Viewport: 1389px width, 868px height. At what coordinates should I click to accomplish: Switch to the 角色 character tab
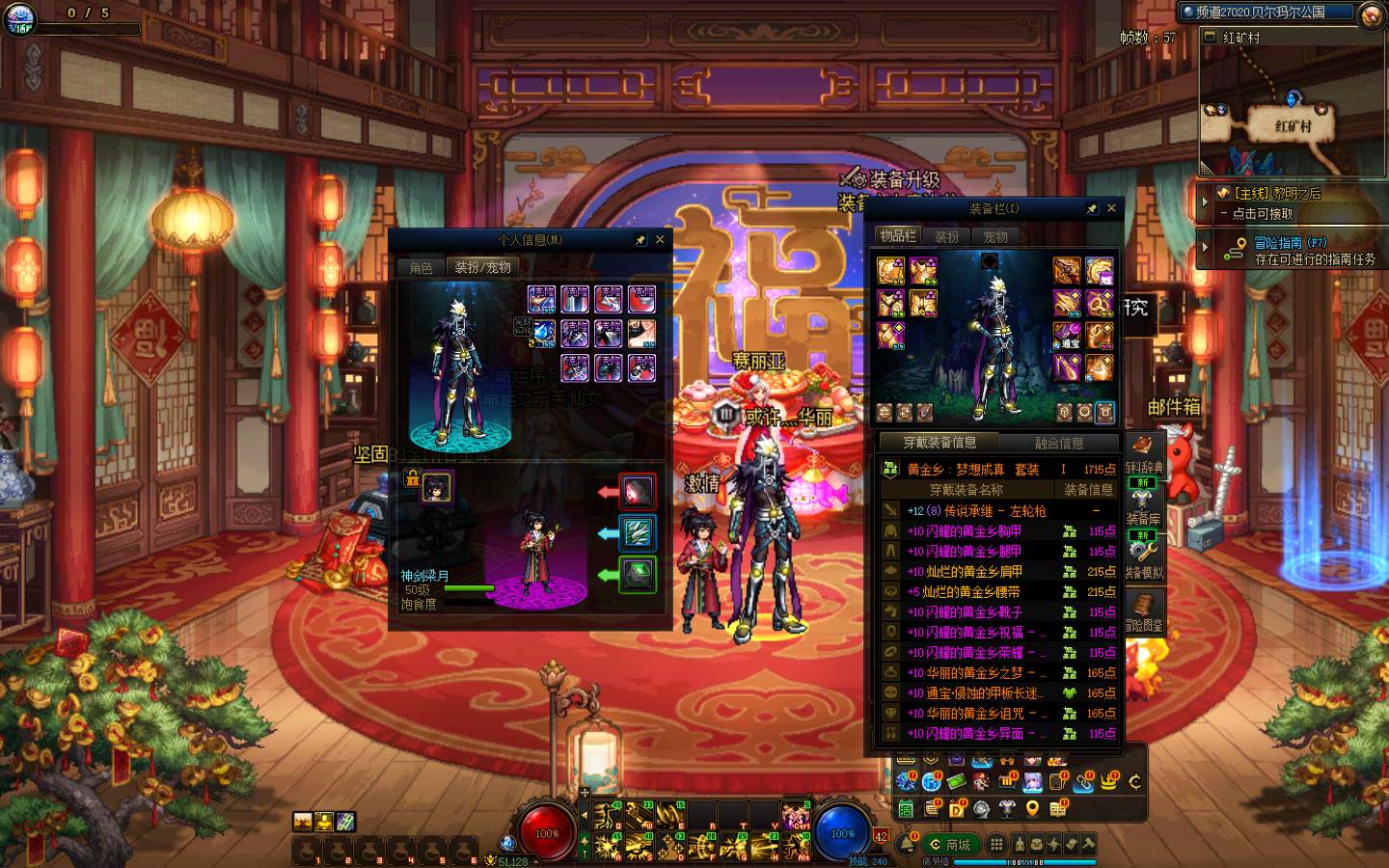click(422, 267)
